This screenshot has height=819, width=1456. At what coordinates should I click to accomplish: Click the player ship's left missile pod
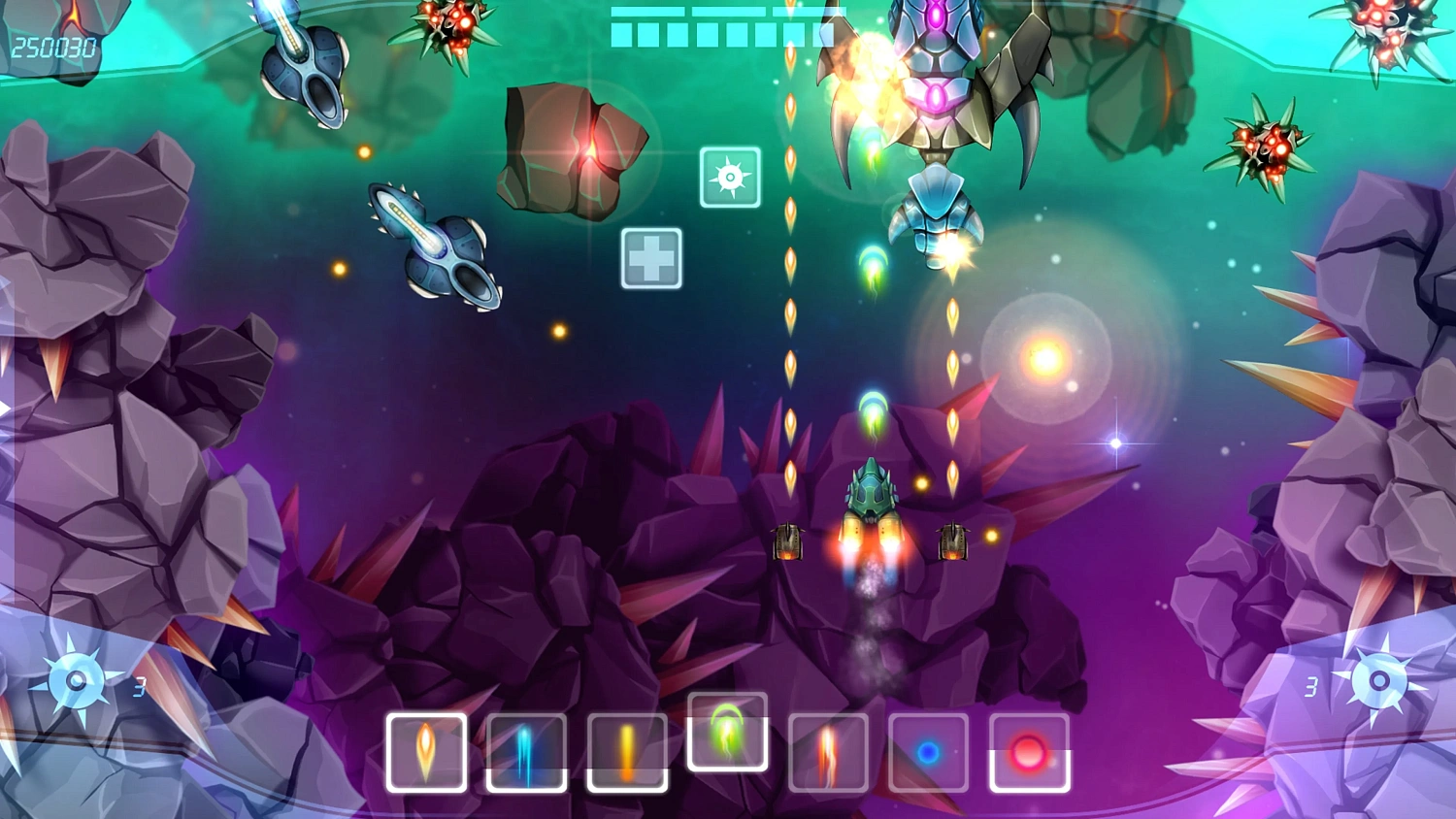click(x=787, y=541)
